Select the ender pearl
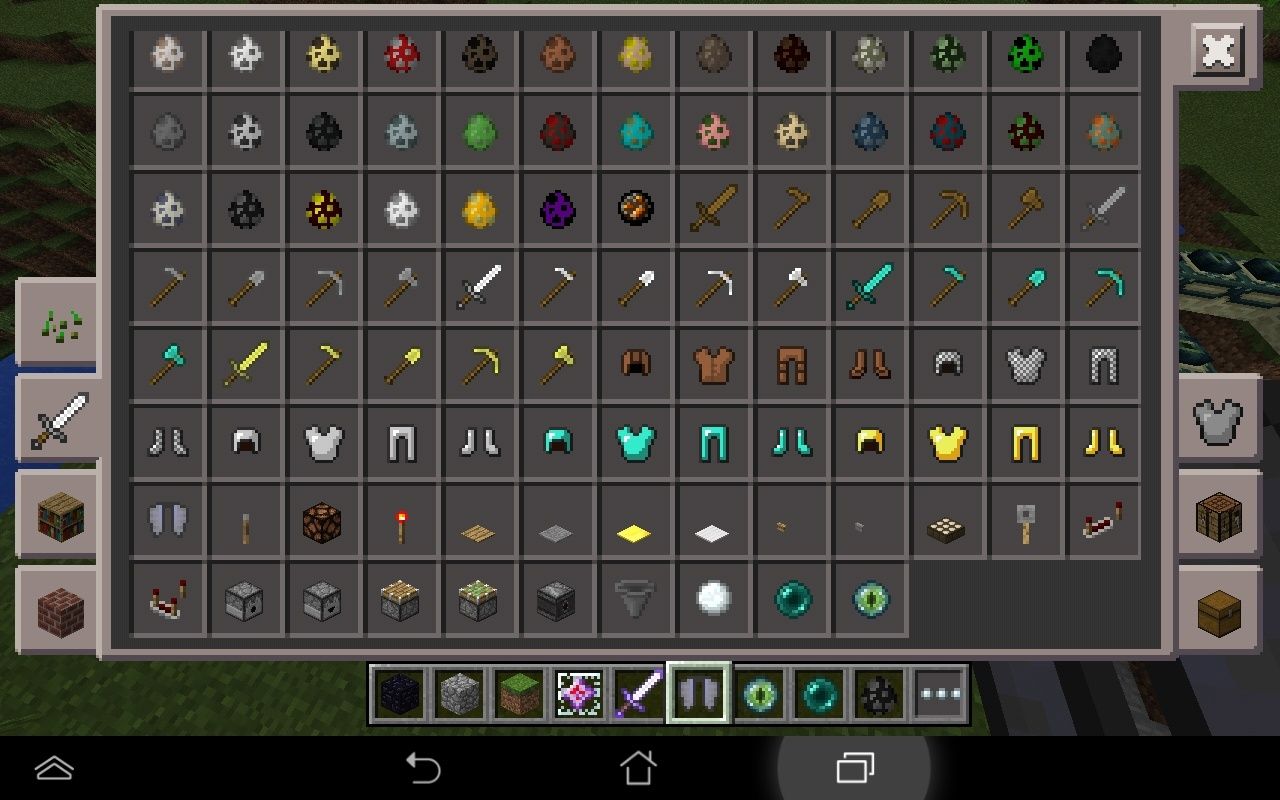The width and height of the screenshot is (1280, 800). click(x=792, y=597)
